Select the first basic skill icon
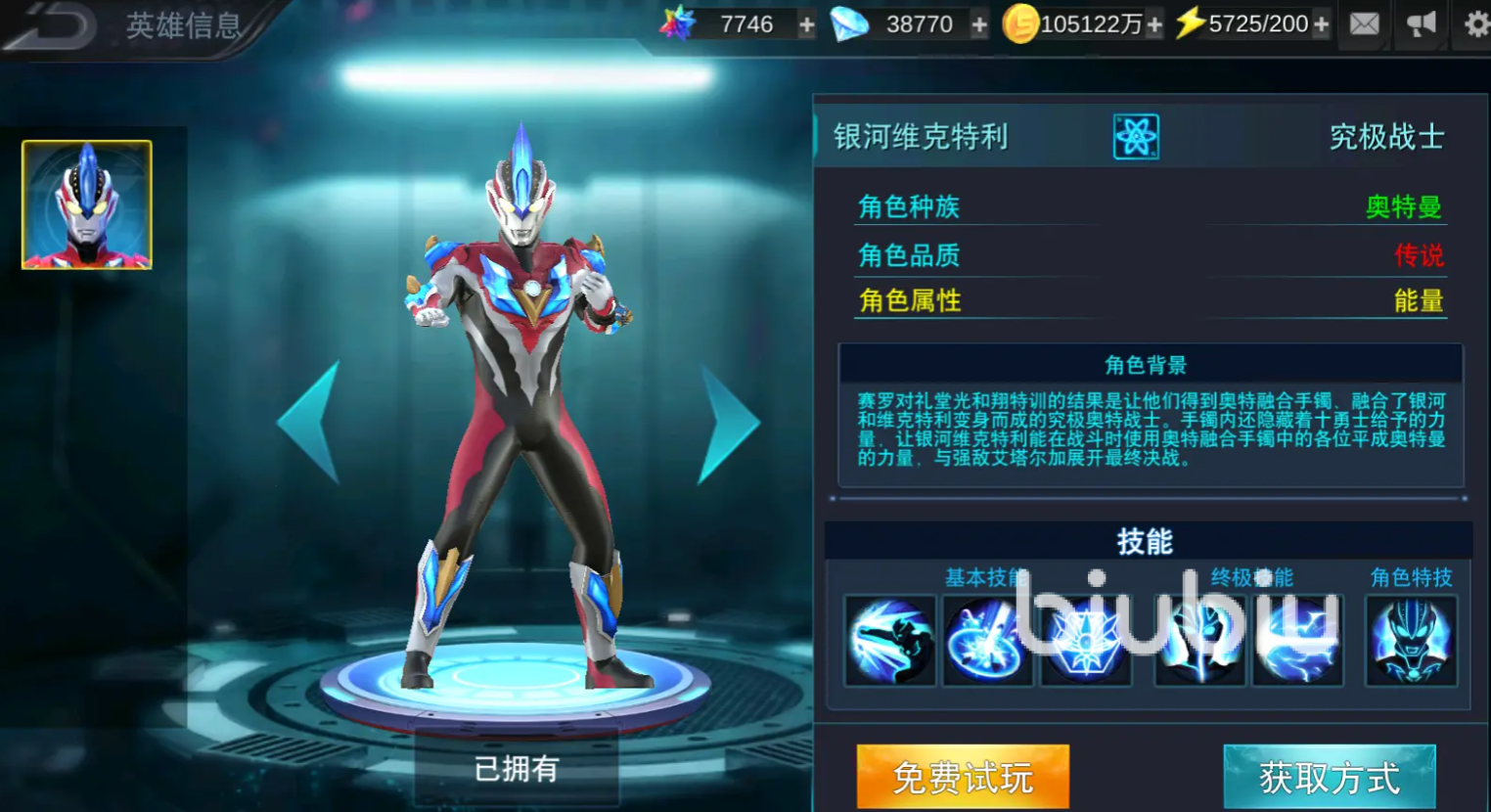Screen dimensions: 1491x812 (888, 641)
